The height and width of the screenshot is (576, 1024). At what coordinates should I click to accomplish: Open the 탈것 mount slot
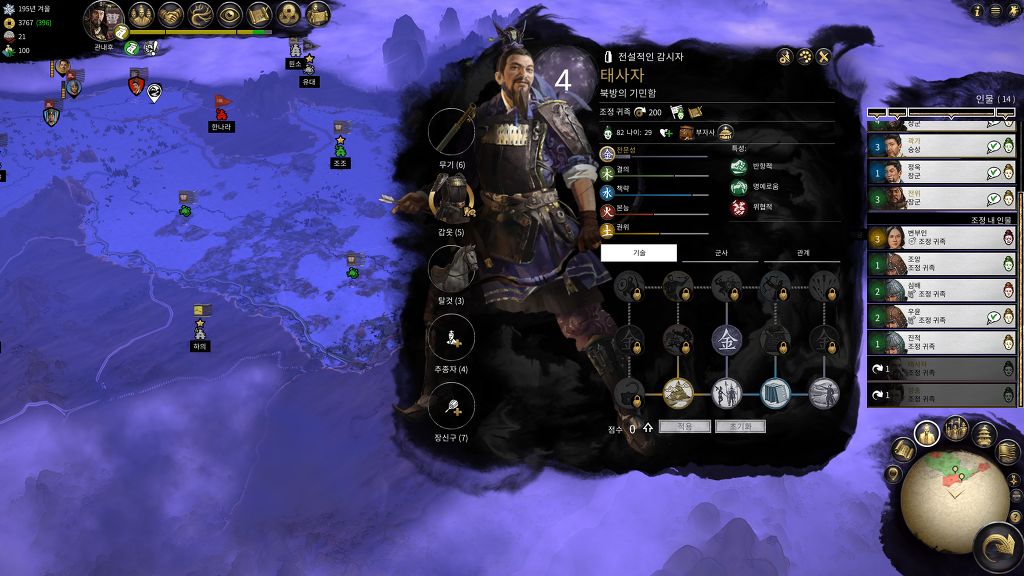[451, 268]
